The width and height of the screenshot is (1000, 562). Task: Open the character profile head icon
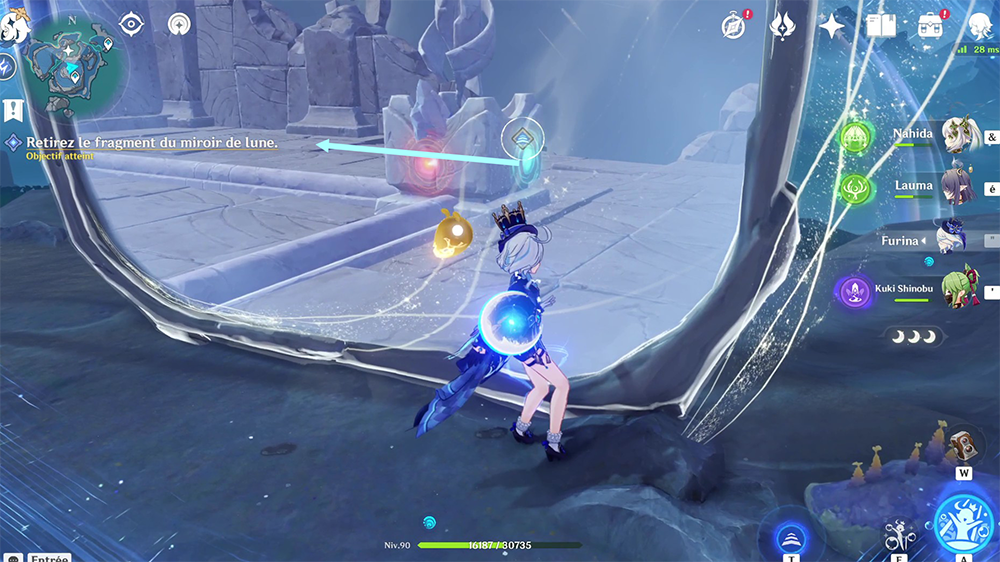click(x=981, y=26)
